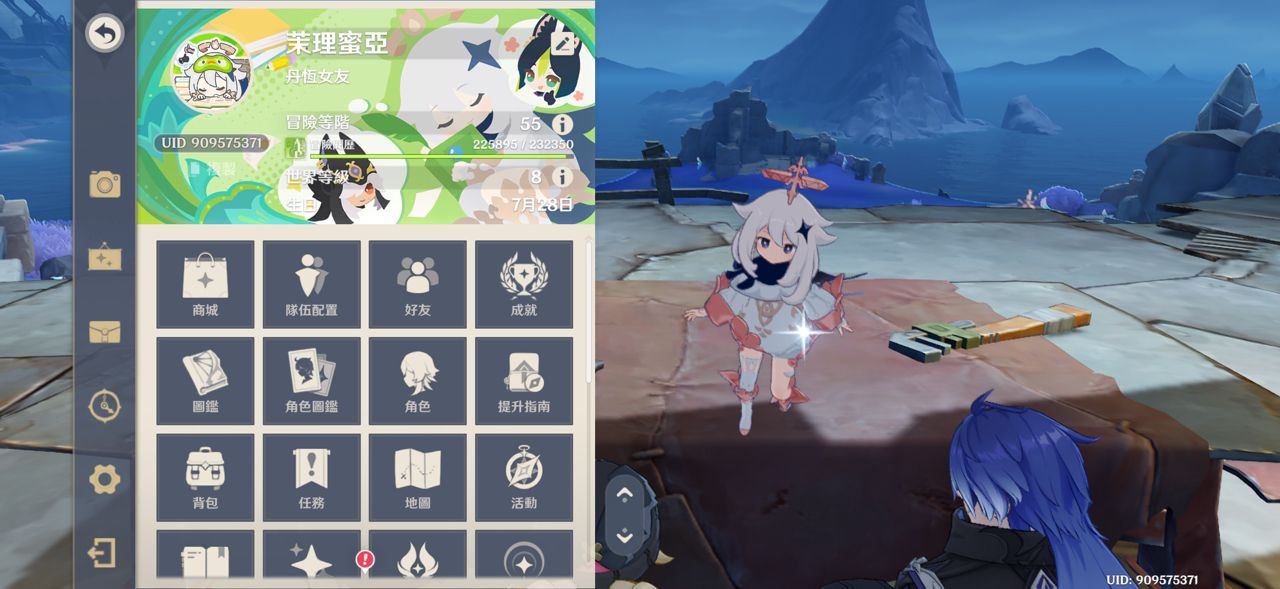Screen dimensions: 1280x589
Task: Click the exit door icon to log out
Action: [104, 553]
